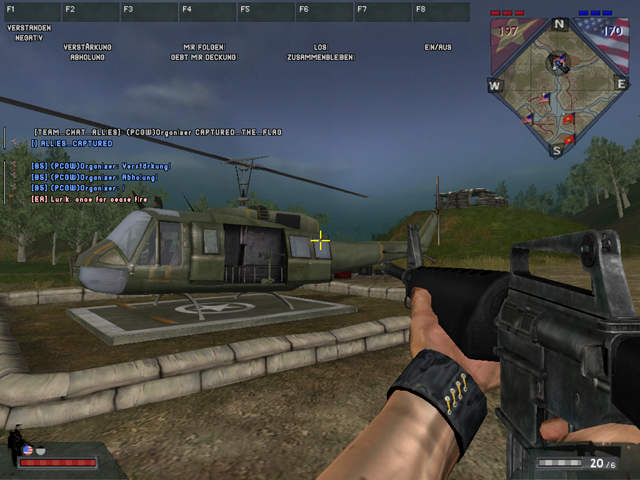The width and height of the screenshot is (640, 480).
Task: Select the player position marker on the minimap
Action: [x=557, y=64]
